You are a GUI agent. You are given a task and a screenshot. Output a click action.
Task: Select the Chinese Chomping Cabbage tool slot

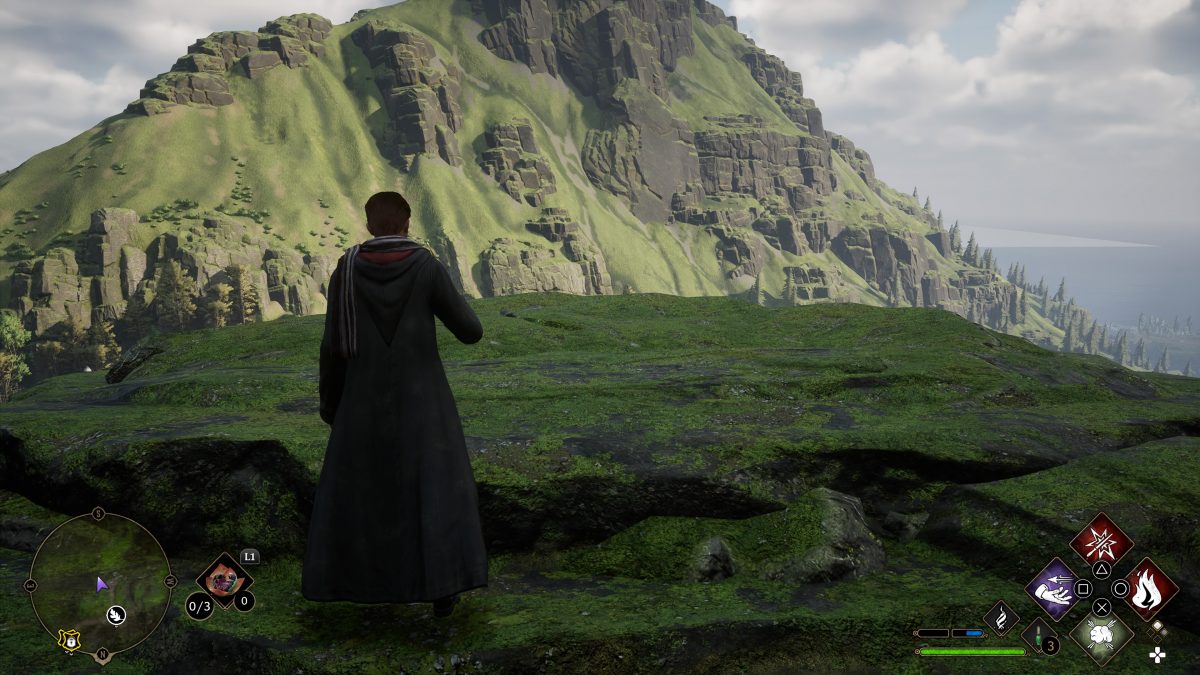[x=223, y=580]
